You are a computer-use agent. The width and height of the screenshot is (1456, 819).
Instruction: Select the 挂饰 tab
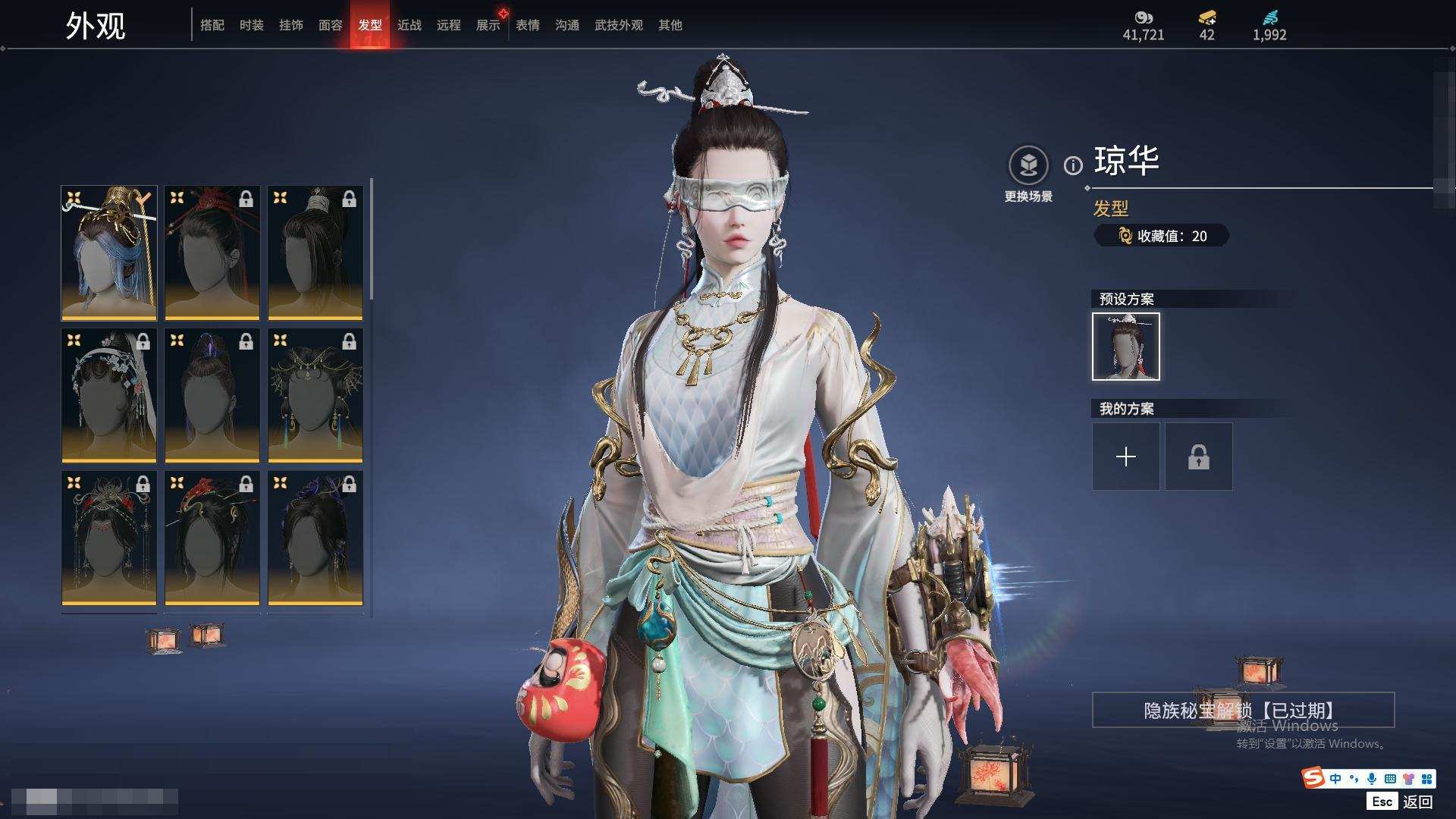click(x=290, y=25)
